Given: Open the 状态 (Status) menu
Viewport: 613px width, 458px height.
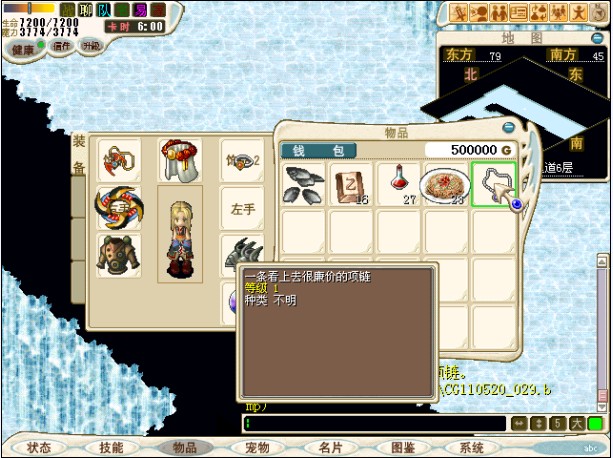Looking at the screenshot, I should (40, 448).
